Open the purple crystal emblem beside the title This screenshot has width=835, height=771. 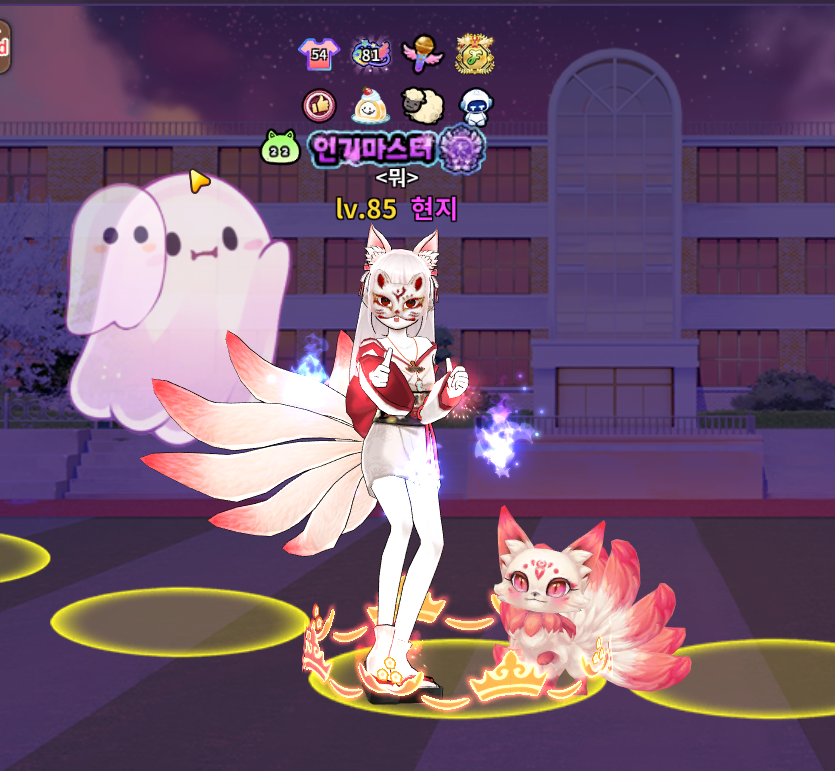point(462,147)
